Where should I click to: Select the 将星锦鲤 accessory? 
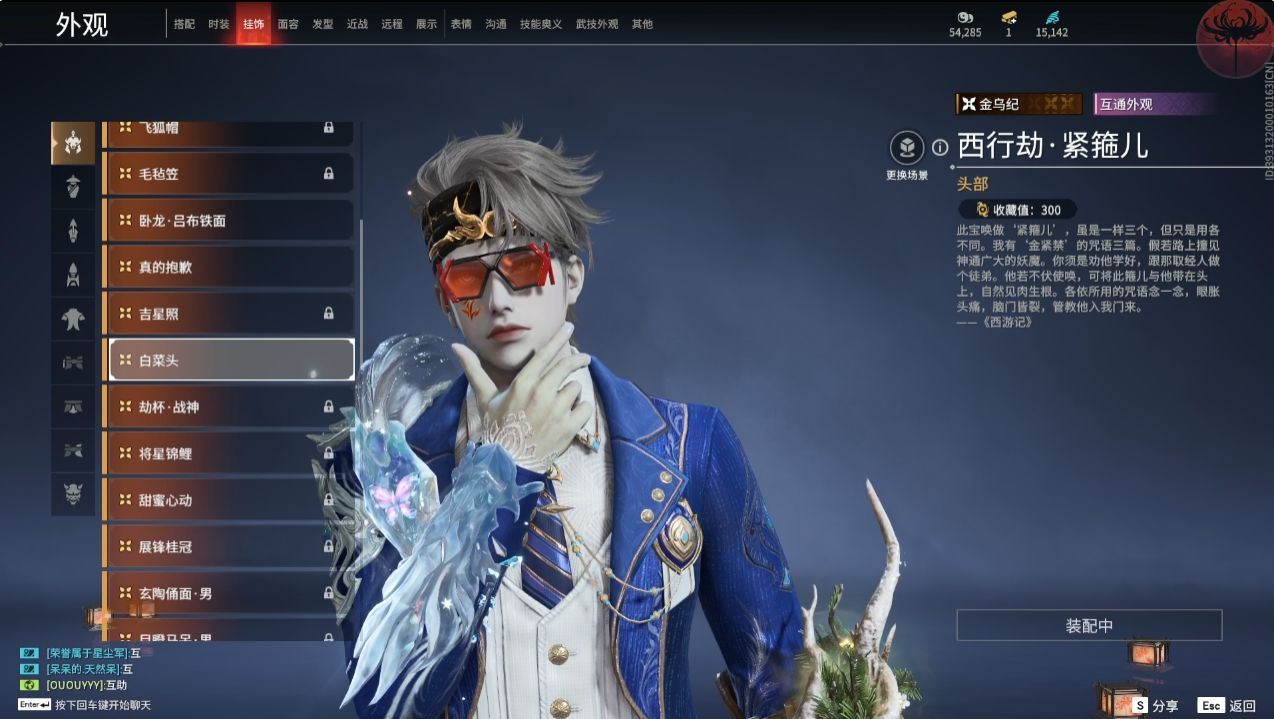pyautogui.click(x=228, y=453)
